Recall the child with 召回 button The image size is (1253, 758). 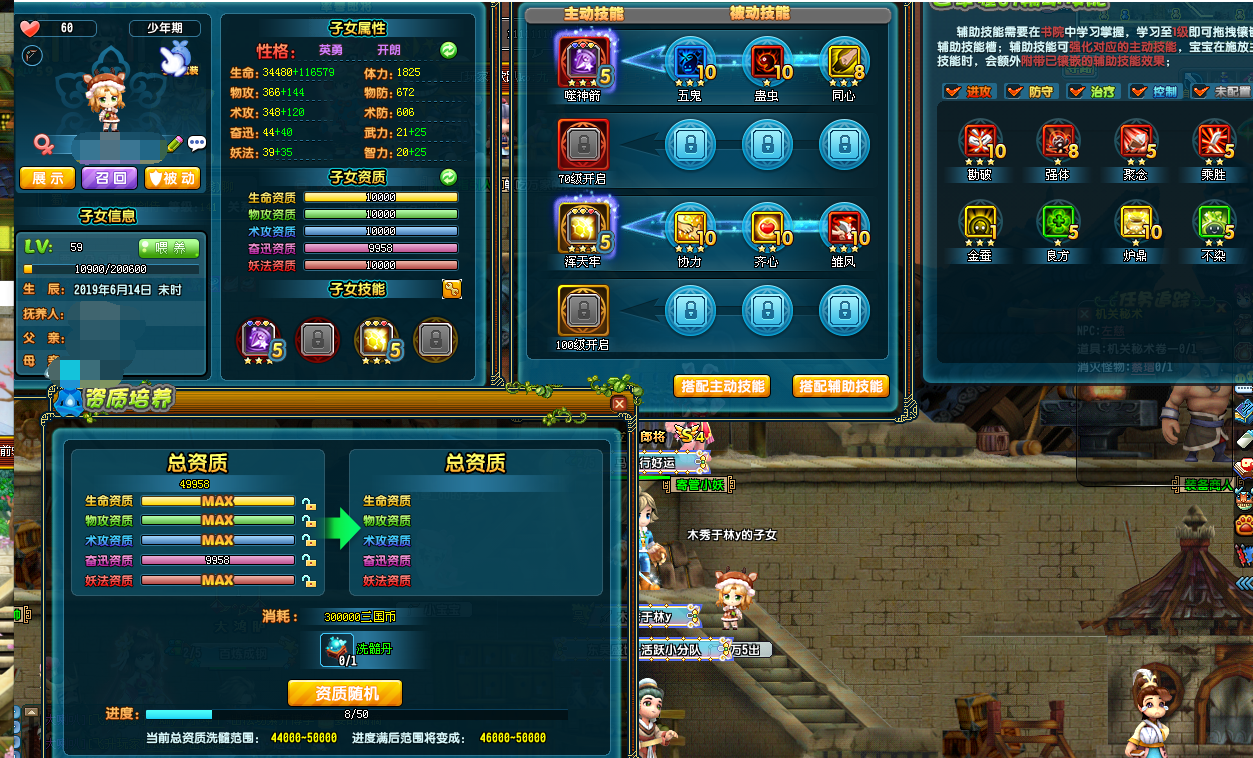110,178
